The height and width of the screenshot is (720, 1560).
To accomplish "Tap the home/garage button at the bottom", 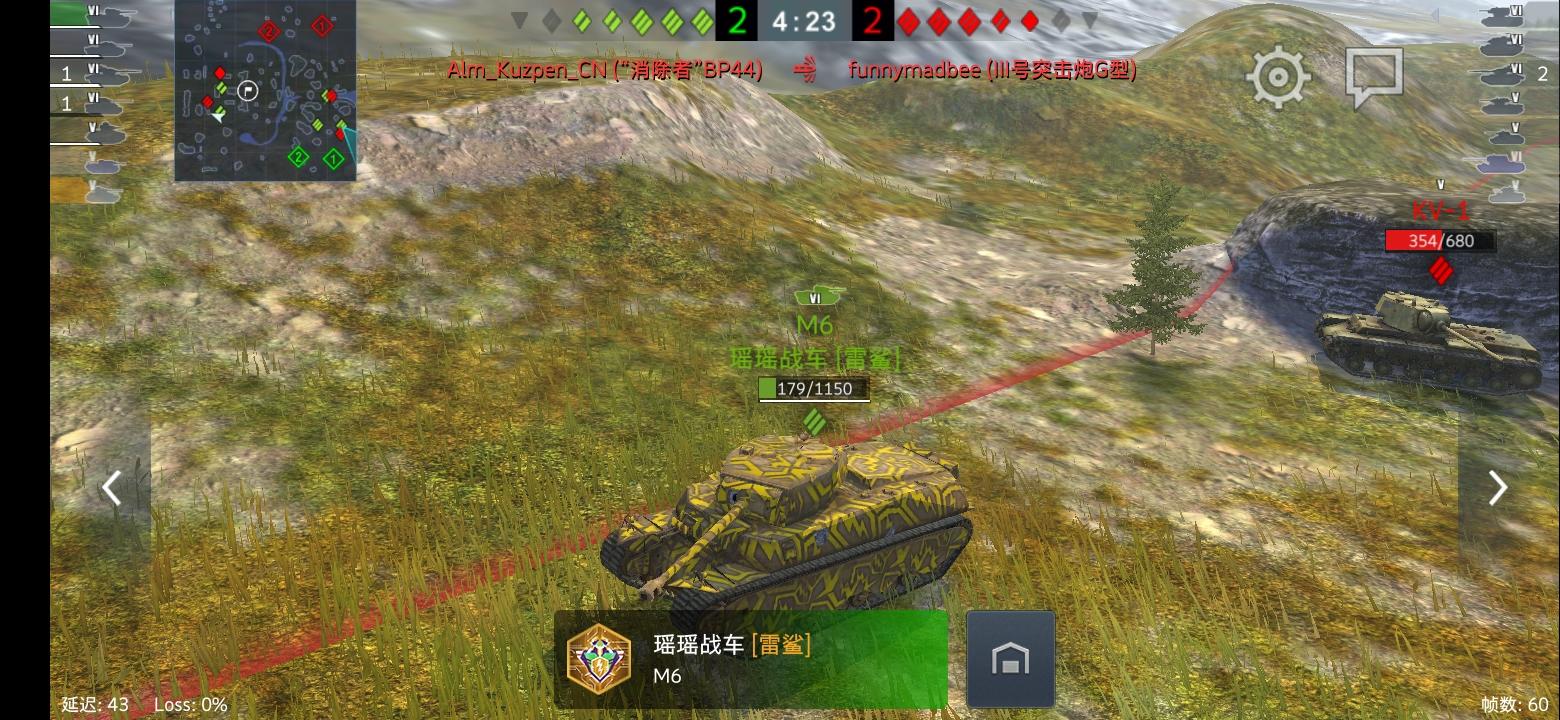I will [1011, 658].
